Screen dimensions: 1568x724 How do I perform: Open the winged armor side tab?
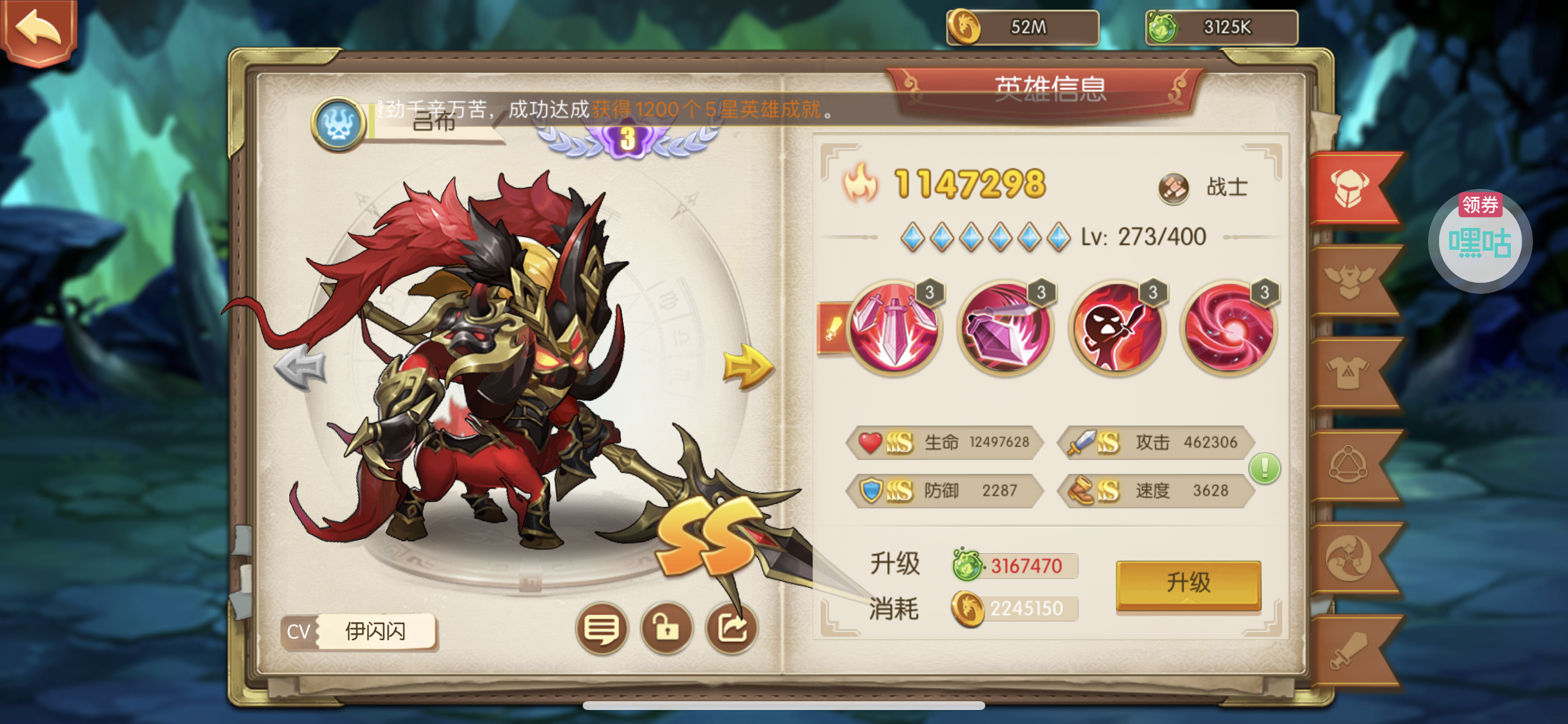coord(1349,281)
